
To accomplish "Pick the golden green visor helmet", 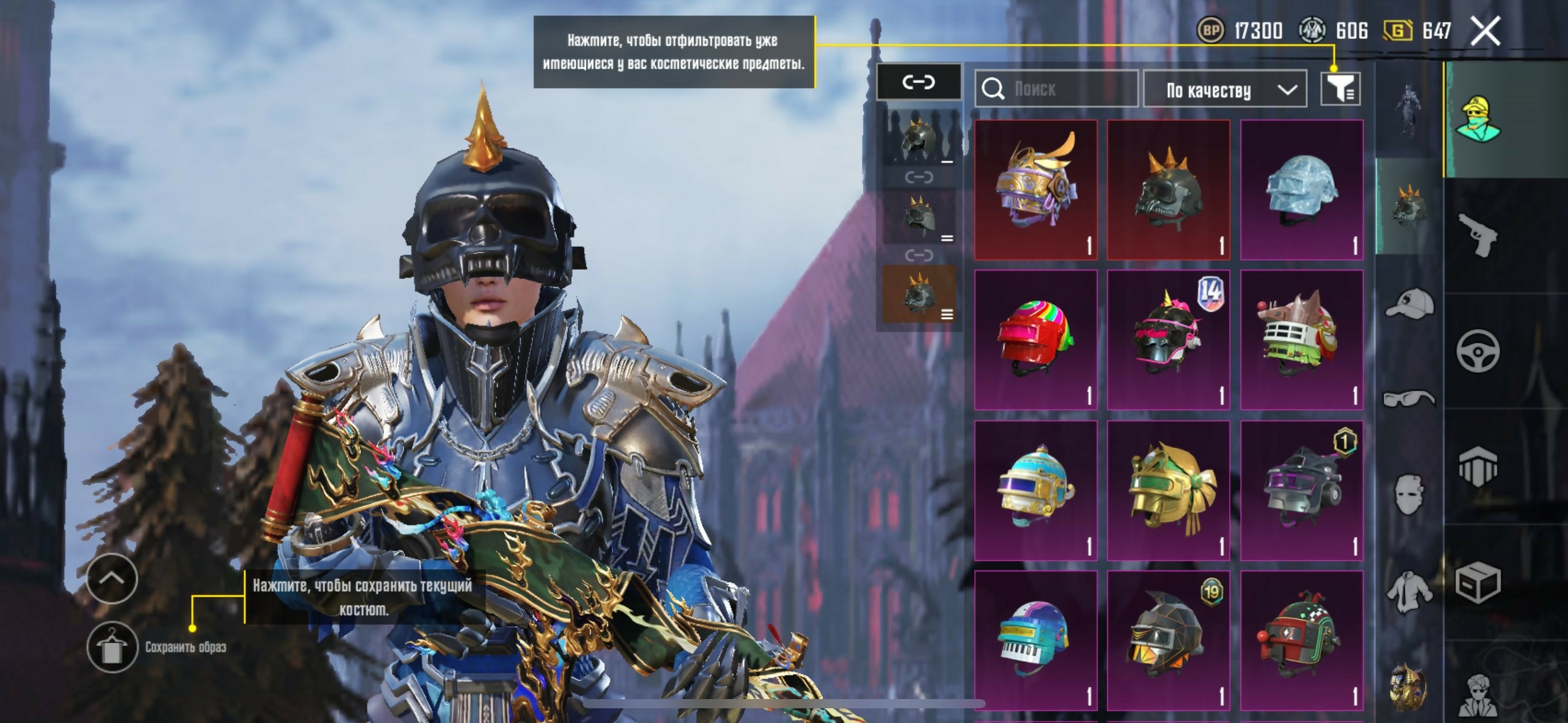I will coord(1168,489).
